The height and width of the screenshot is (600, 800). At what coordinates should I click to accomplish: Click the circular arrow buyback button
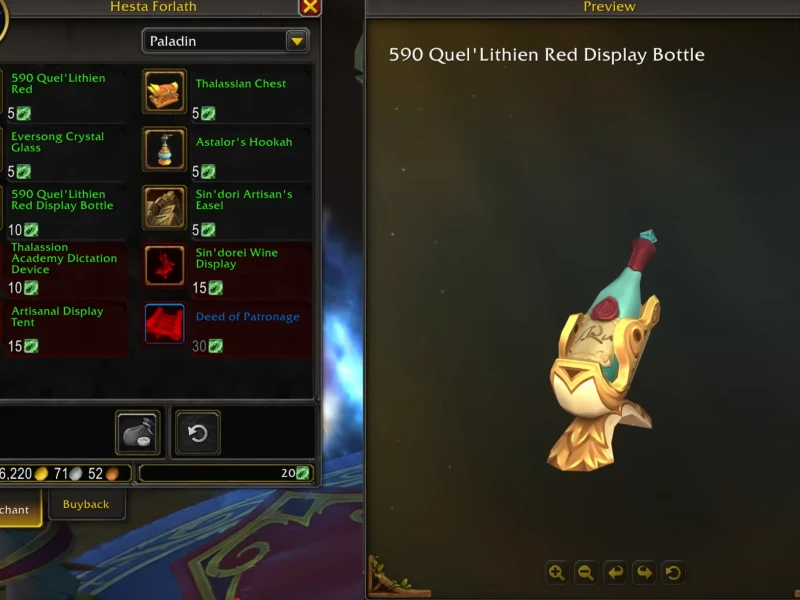(x=198, y=433)
